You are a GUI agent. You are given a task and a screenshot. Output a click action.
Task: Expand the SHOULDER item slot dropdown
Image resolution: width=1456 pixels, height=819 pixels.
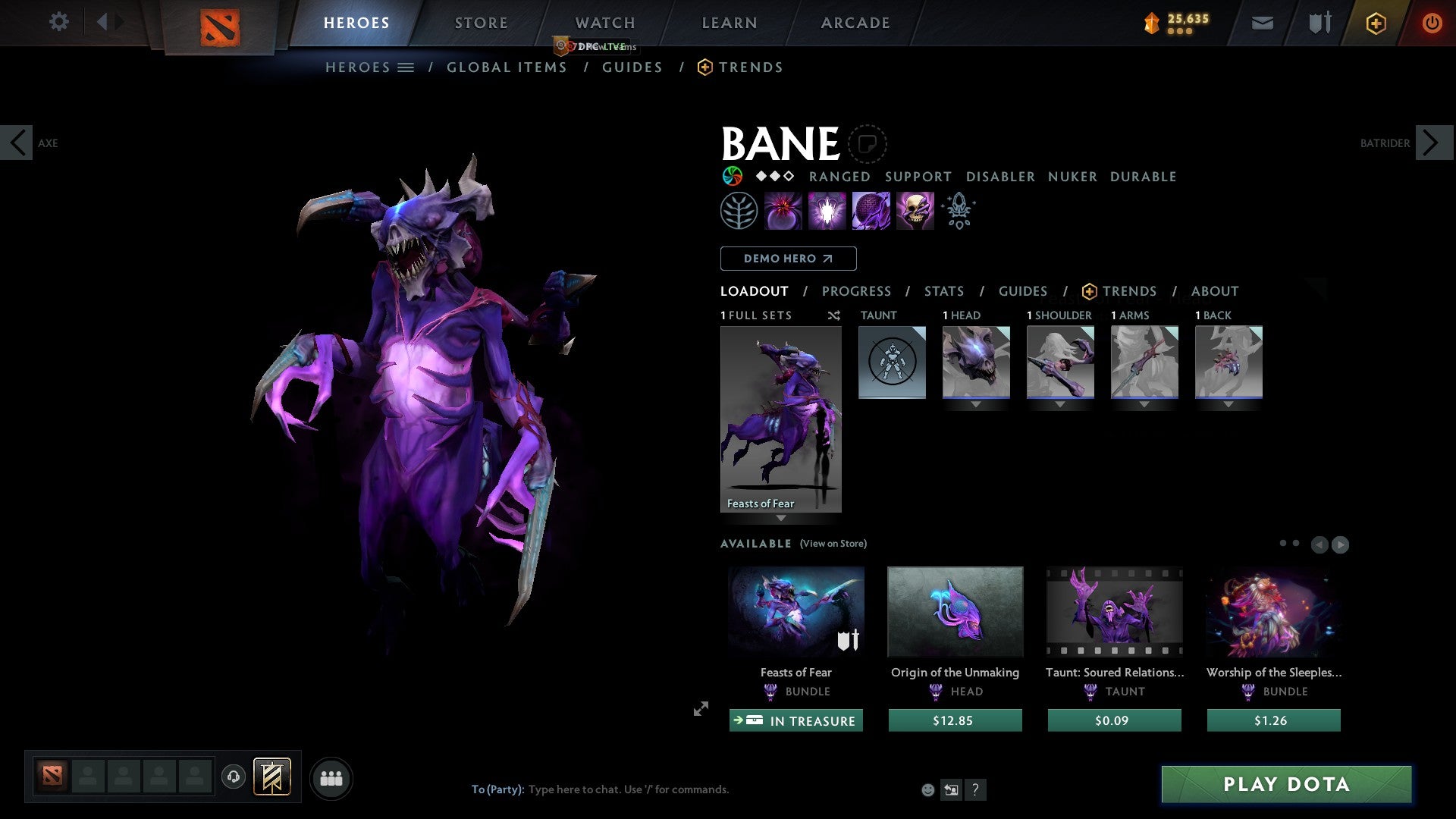coord(1060,404)
